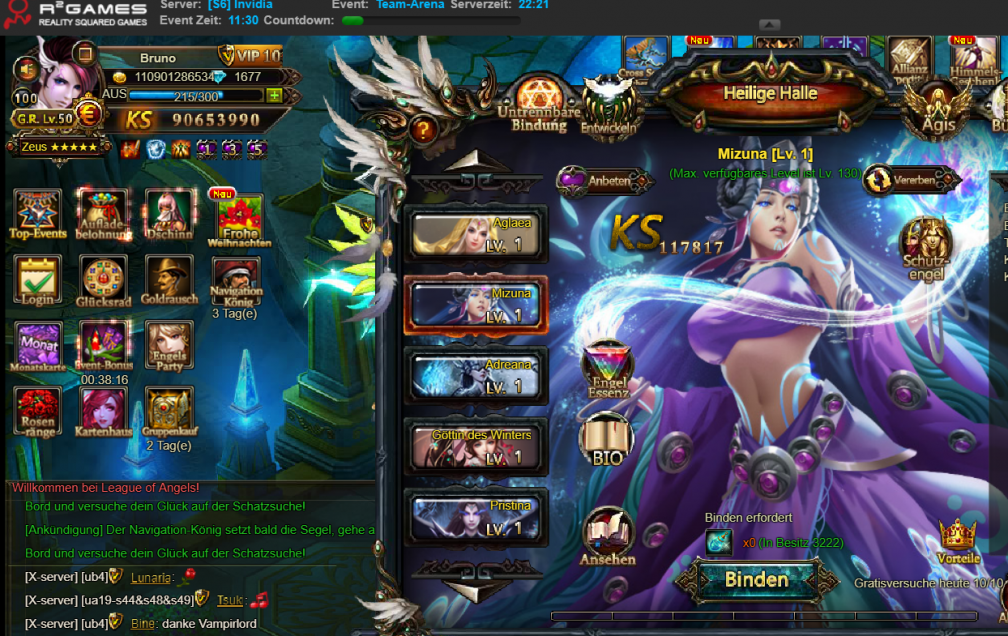
Task: Pick the angel Pristina
Action: pyautogui.click(x=476, y=516)
